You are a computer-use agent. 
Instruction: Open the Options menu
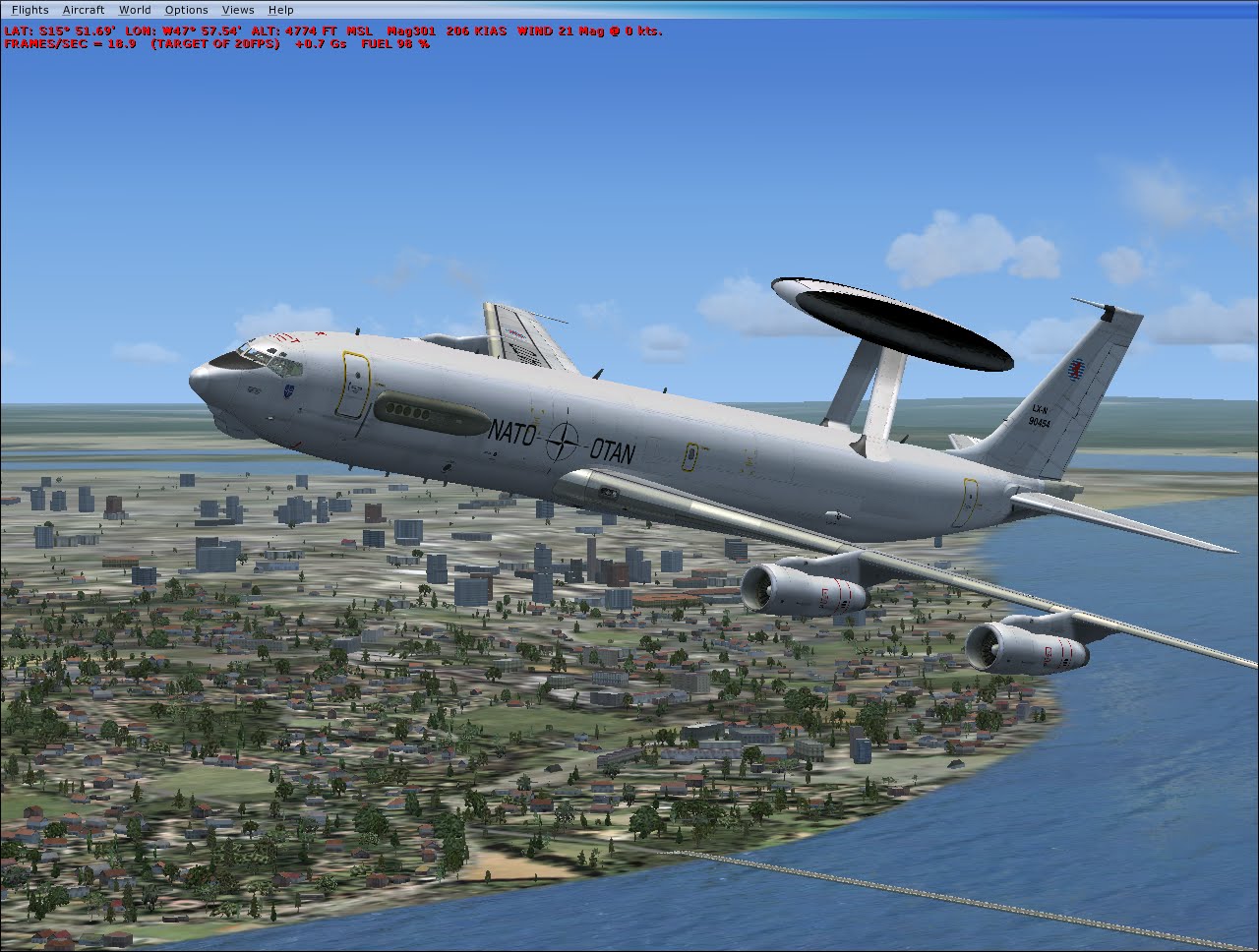click(186, 9)
